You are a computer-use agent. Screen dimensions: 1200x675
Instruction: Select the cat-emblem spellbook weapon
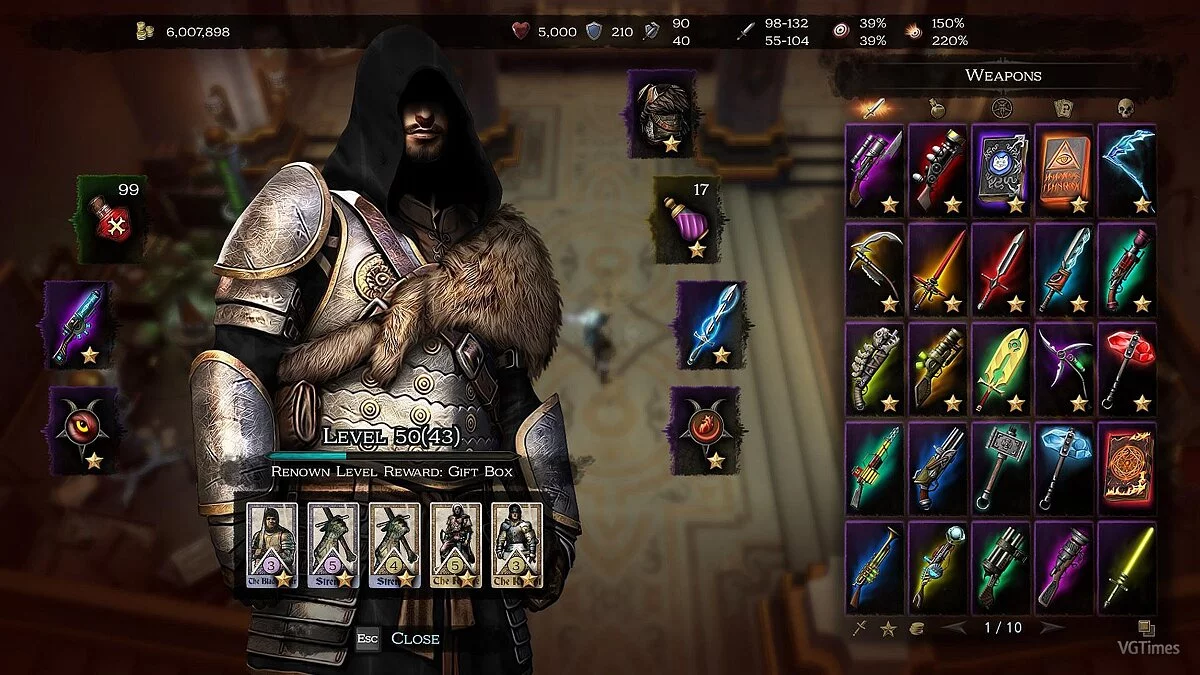[1001, 169]
